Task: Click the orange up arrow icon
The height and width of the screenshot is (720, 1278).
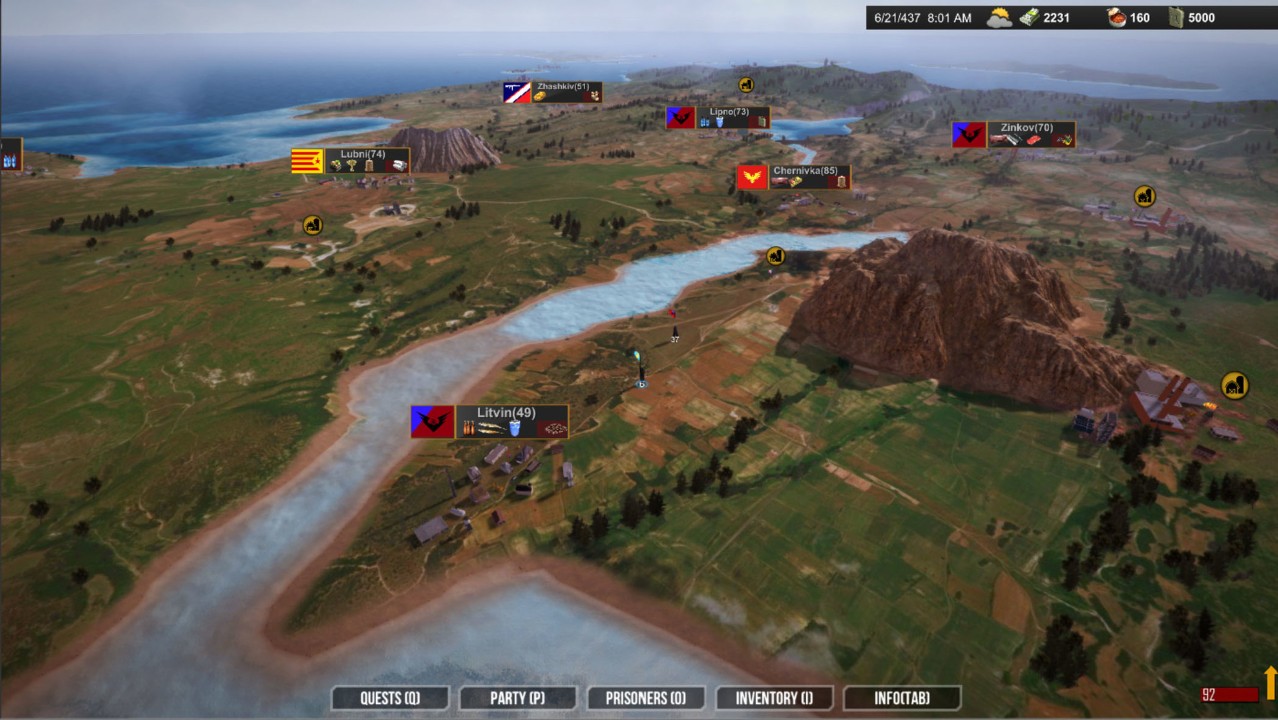Action: pyautogui.click(x=1270, y=682)
